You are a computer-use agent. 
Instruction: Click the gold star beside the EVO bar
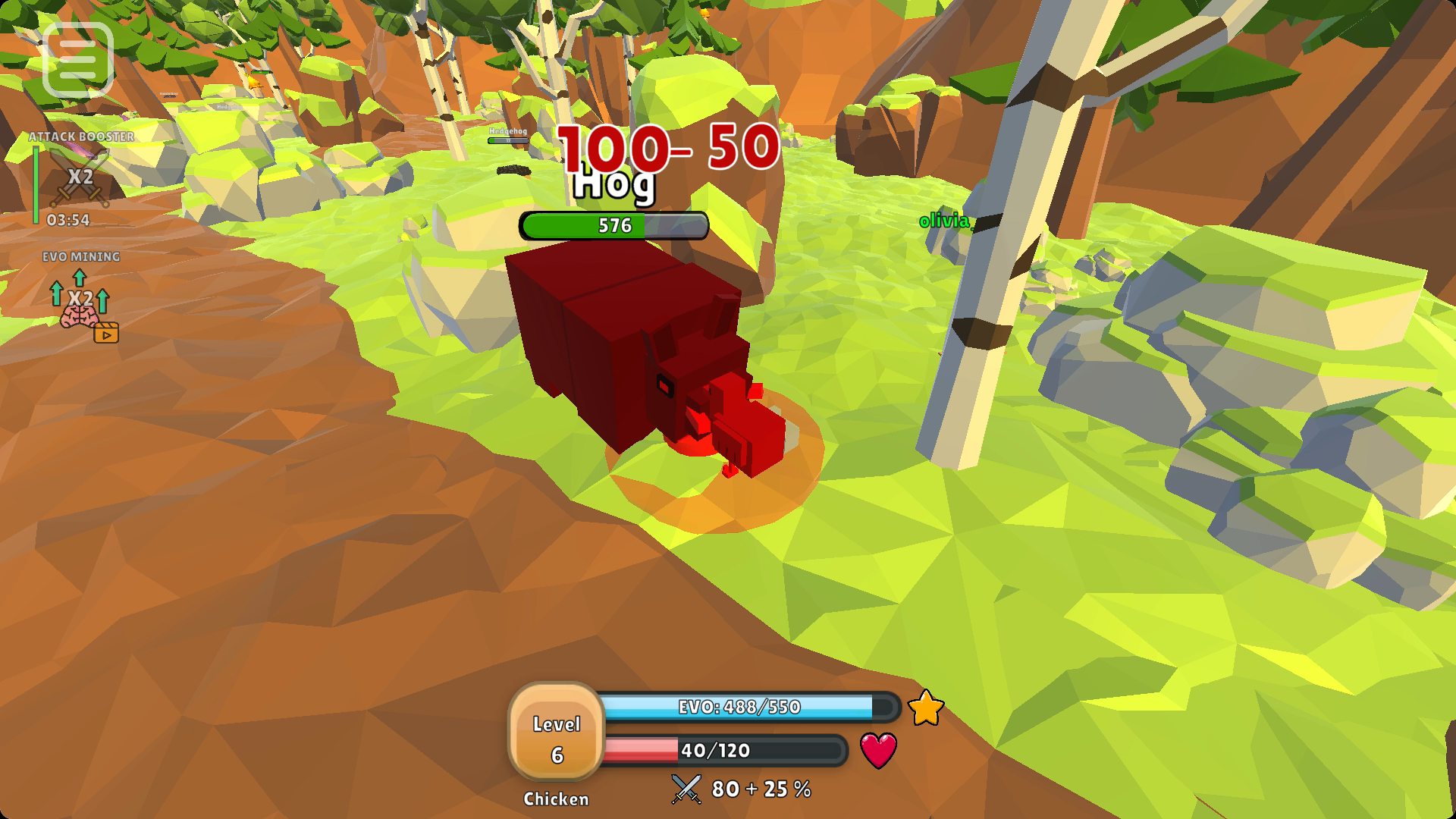pos(925,708)
